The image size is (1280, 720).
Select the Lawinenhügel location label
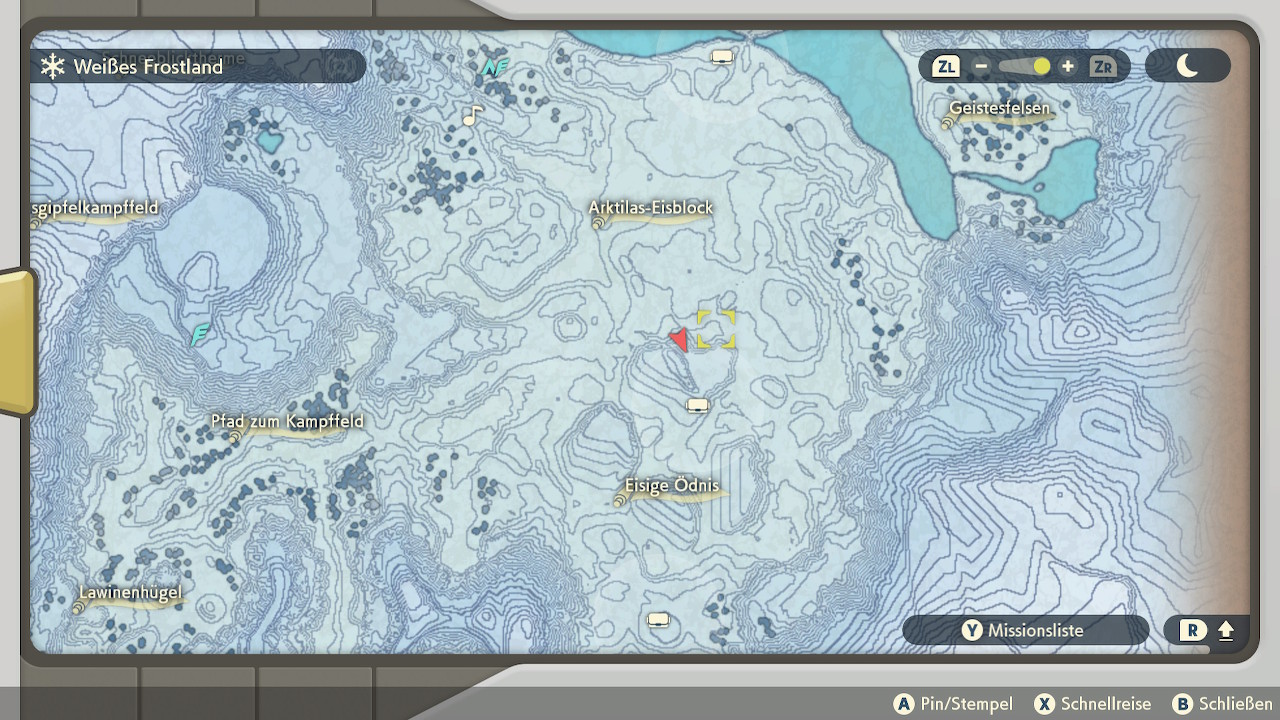click(x=131, y=593)
